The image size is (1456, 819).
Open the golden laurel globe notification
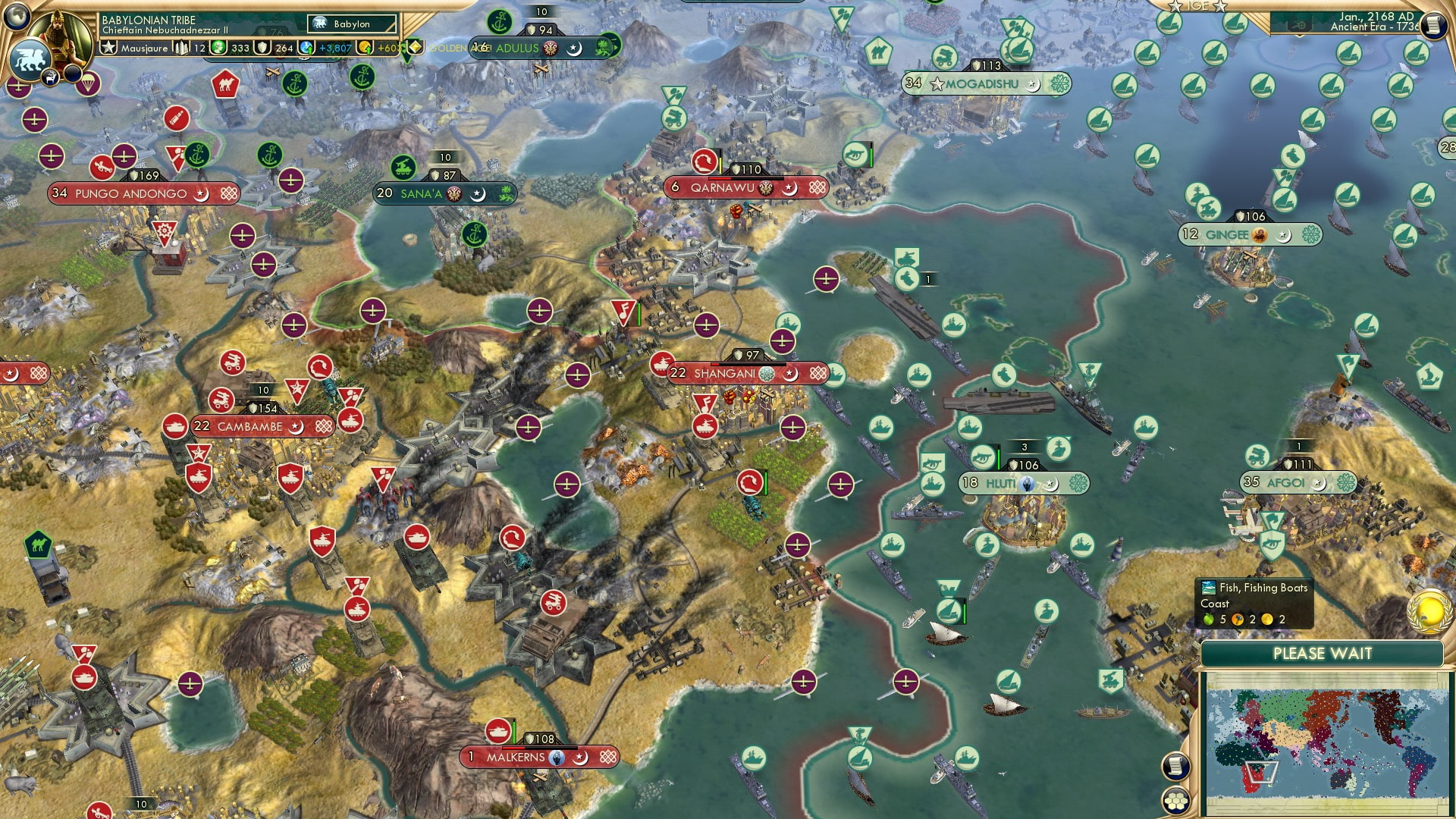coord(1429,611)
